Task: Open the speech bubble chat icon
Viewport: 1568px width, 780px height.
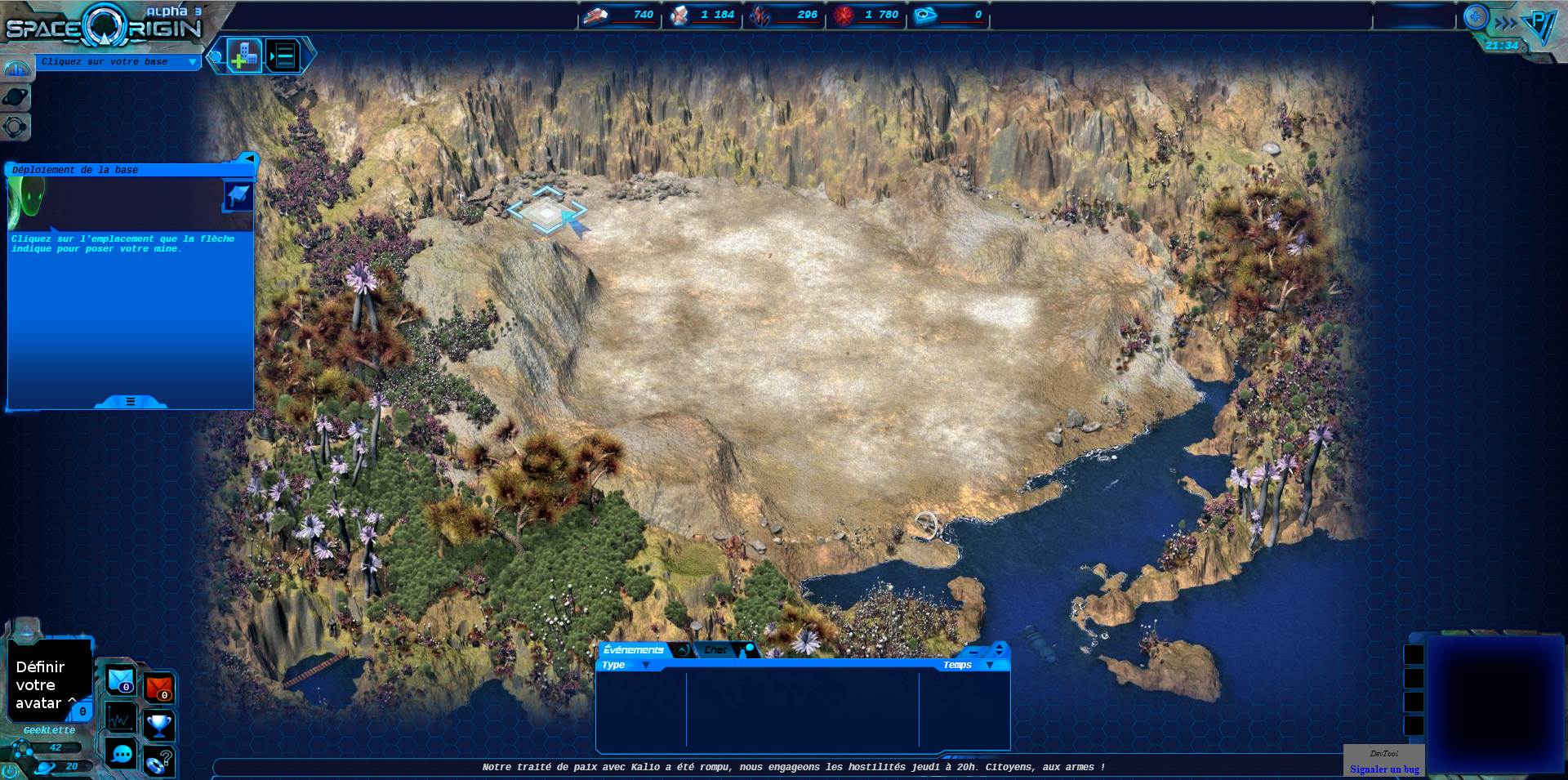Action: click(x=122, y=754)
